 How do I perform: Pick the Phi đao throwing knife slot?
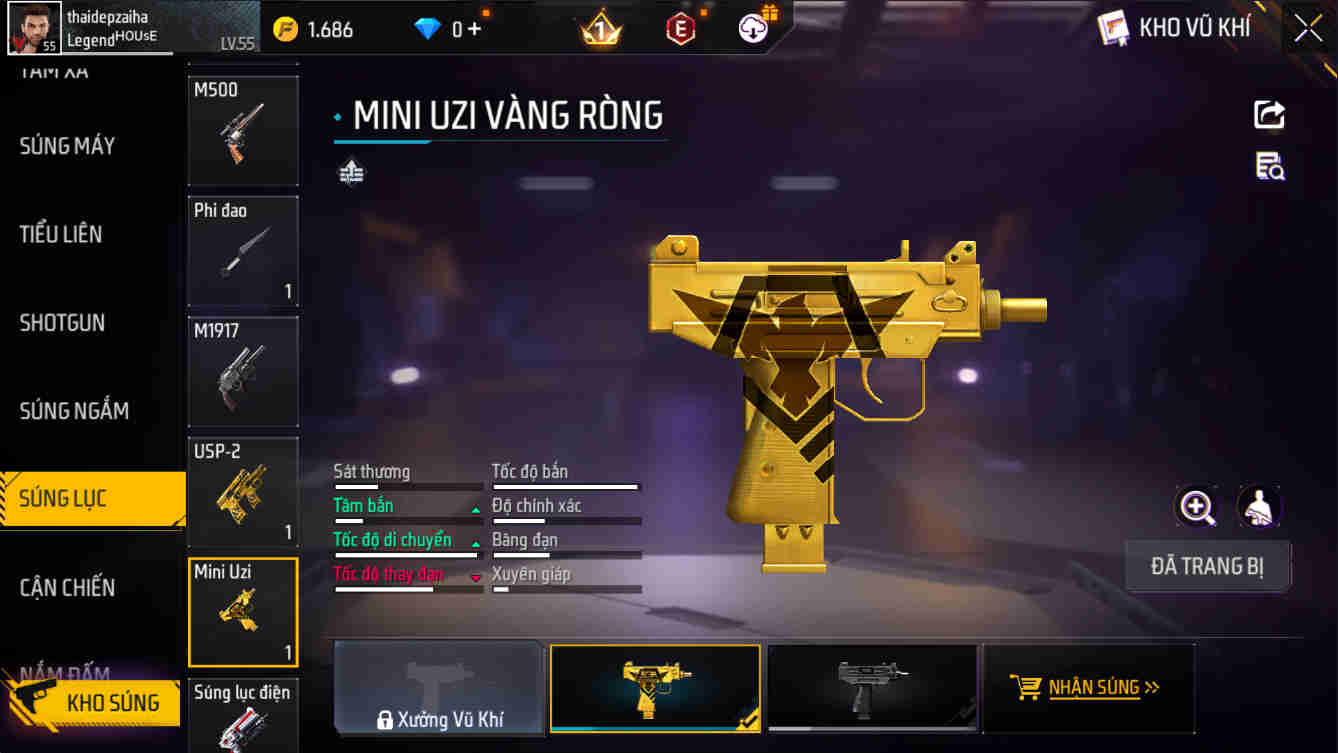(243, 251)
